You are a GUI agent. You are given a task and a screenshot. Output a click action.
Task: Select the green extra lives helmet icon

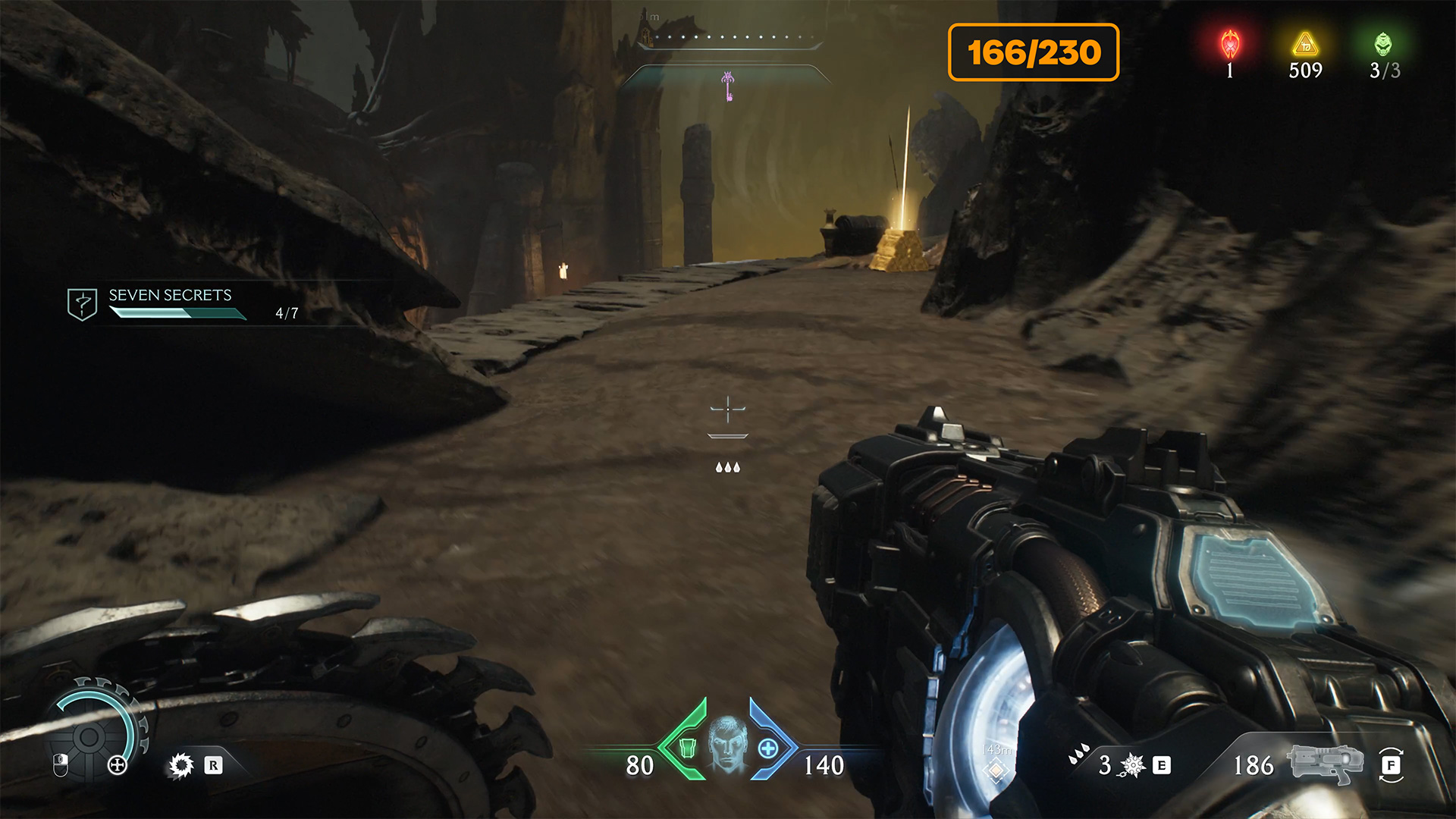[x=1383, y=45]
